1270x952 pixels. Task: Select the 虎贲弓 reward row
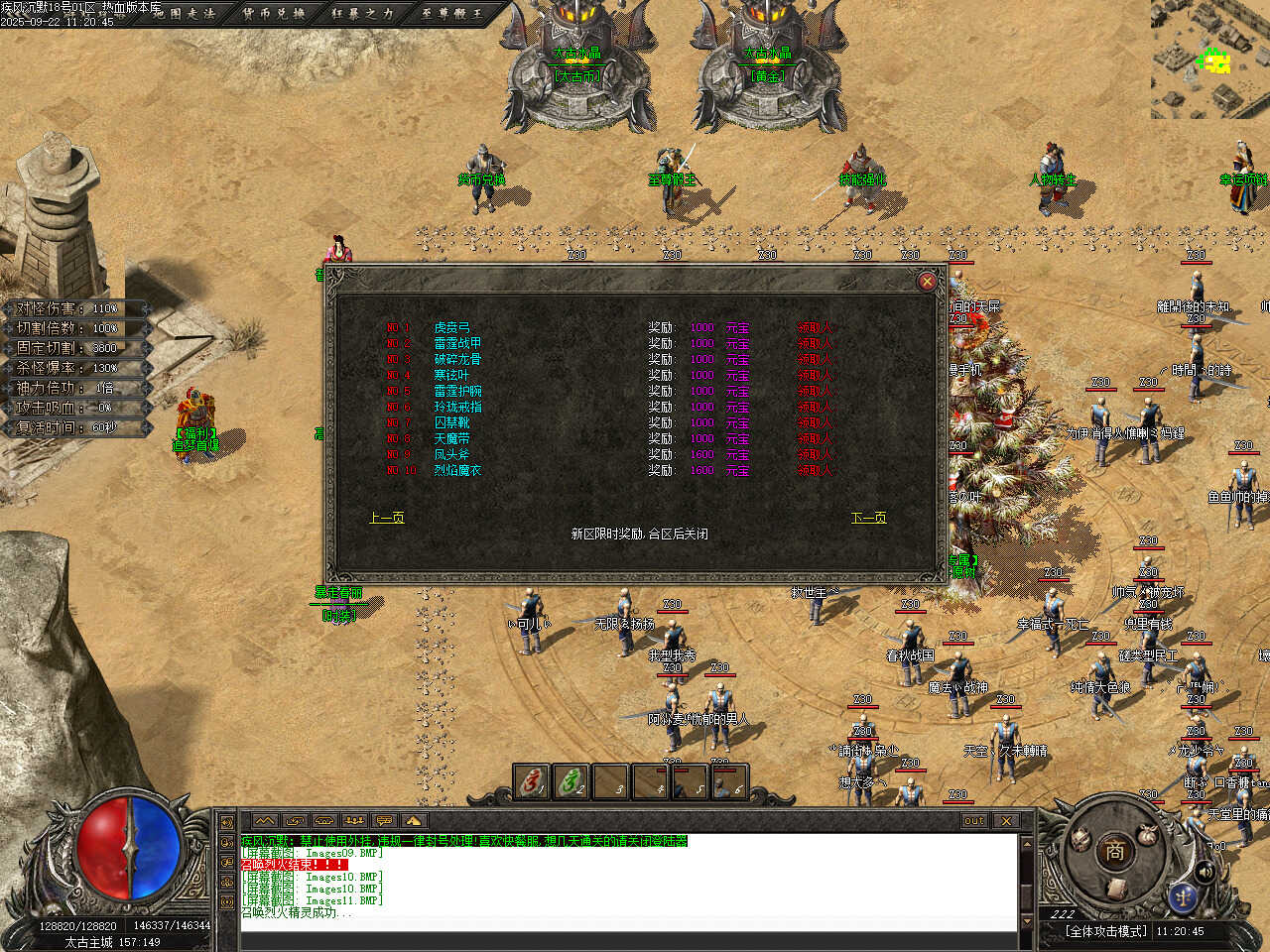(x=451, y=327)
